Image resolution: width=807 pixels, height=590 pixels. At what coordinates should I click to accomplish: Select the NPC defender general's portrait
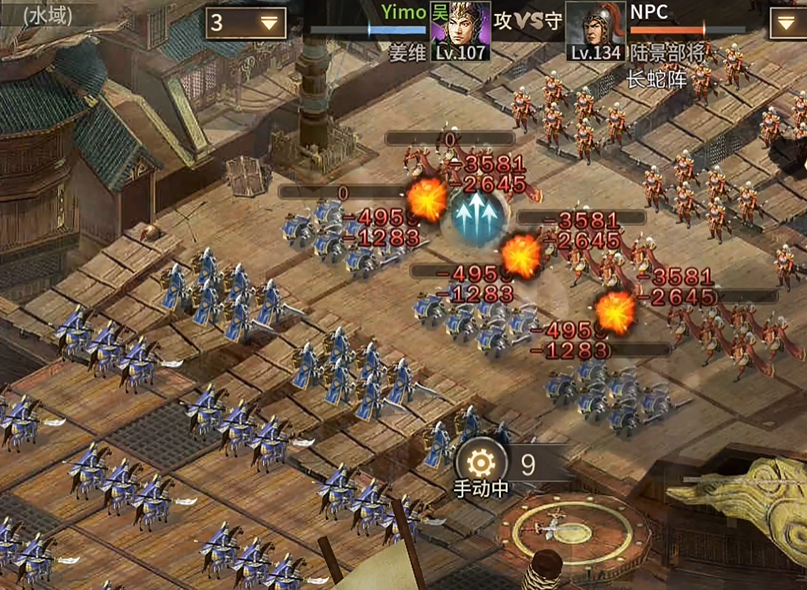point(596,29)
